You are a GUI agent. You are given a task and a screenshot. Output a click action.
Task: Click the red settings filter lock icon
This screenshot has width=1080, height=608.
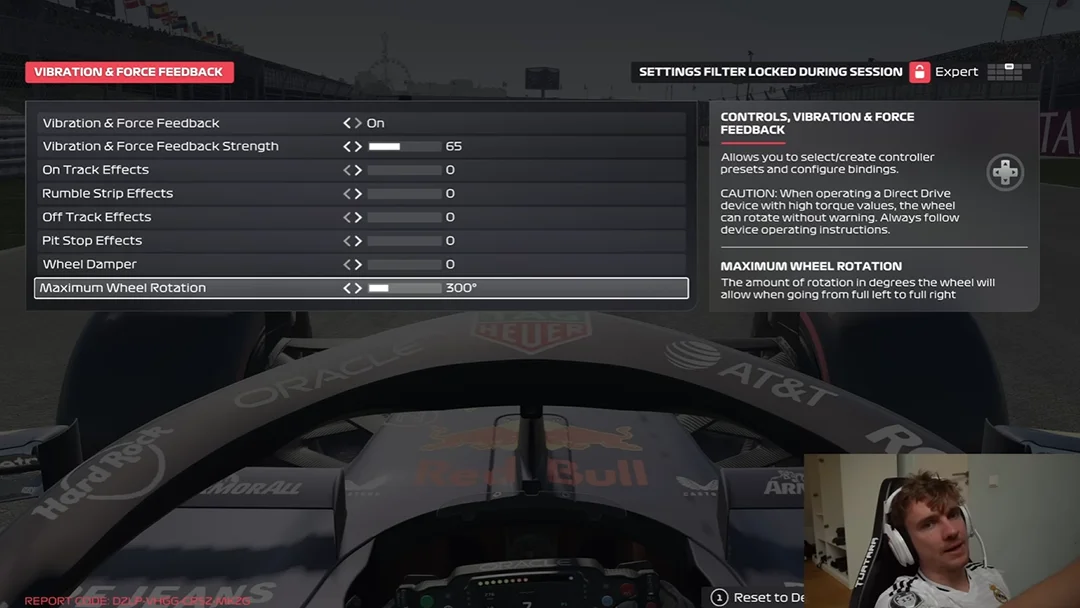[x=919, y=72]
